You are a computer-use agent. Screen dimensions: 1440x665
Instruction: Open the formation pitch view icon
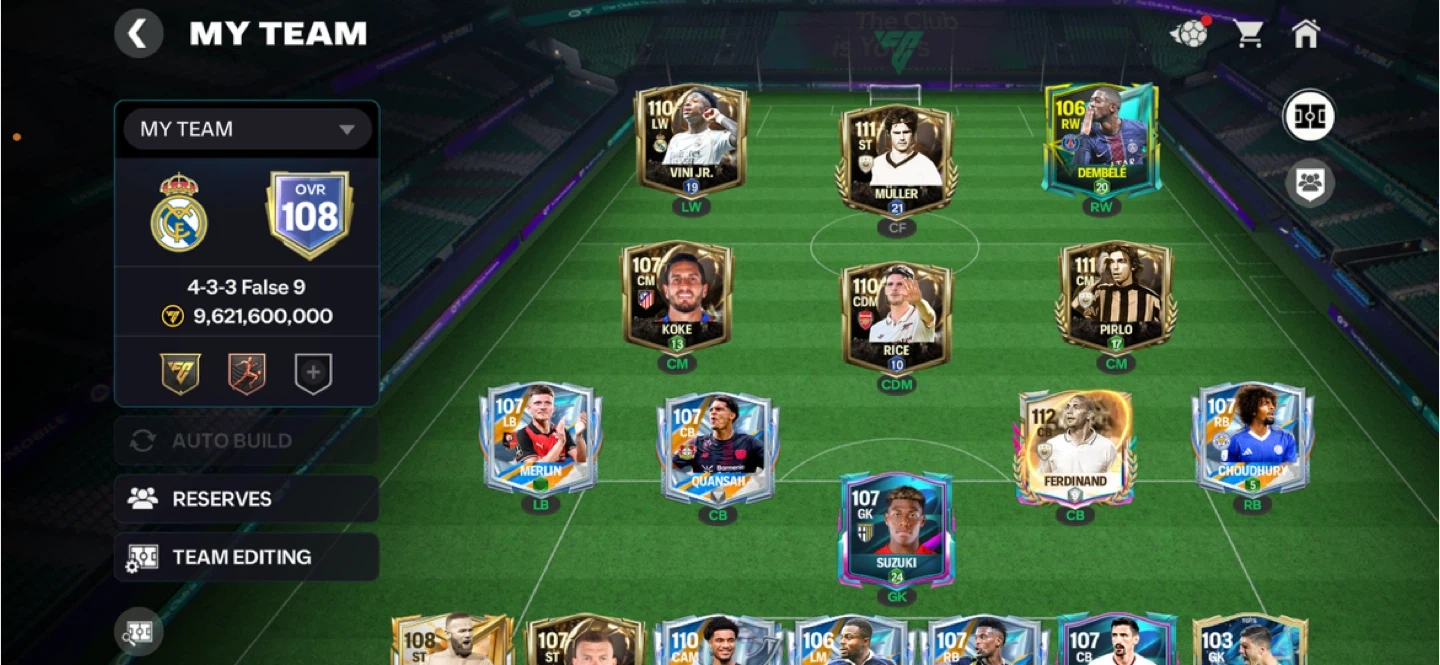[x=1309, y=116]
